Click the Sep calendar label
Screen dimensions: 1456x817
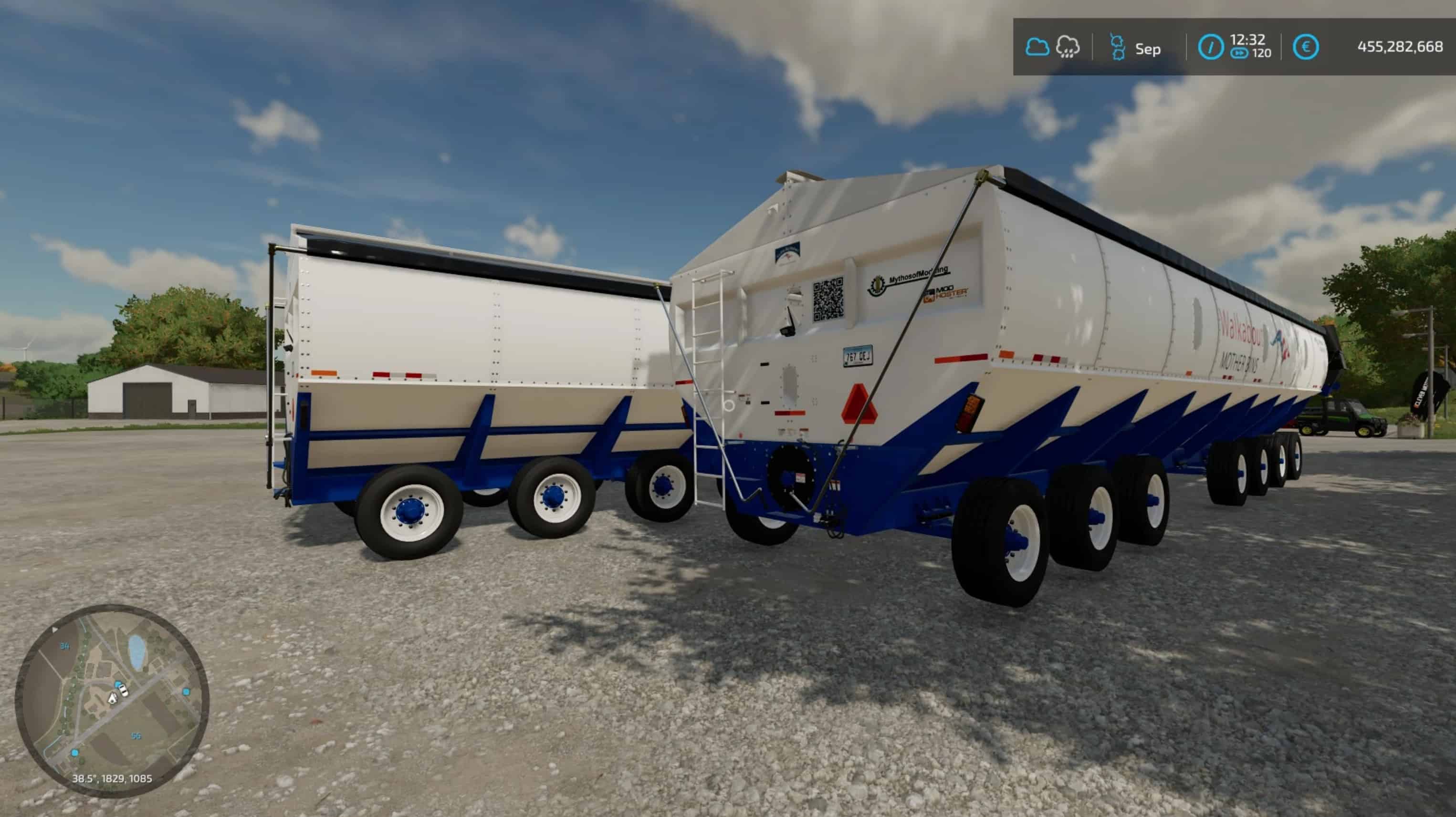1148,49
